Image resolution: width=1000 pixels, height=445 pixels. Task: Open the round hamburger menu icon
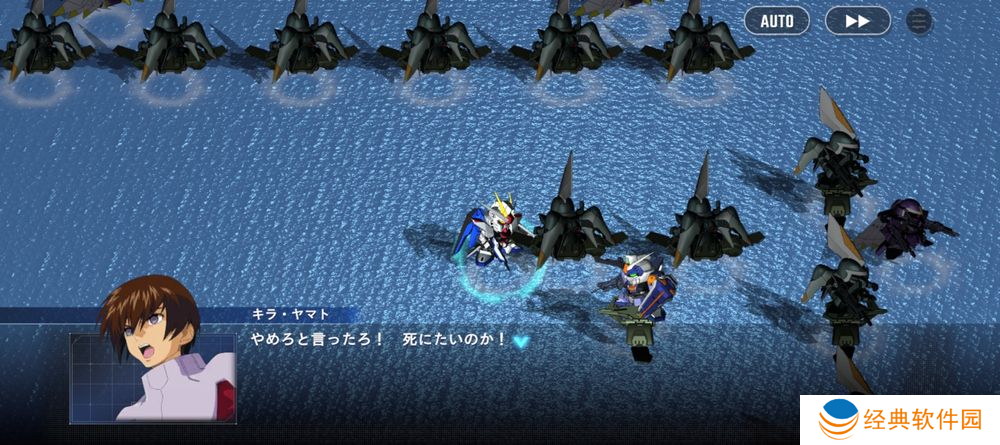[919, 21]
